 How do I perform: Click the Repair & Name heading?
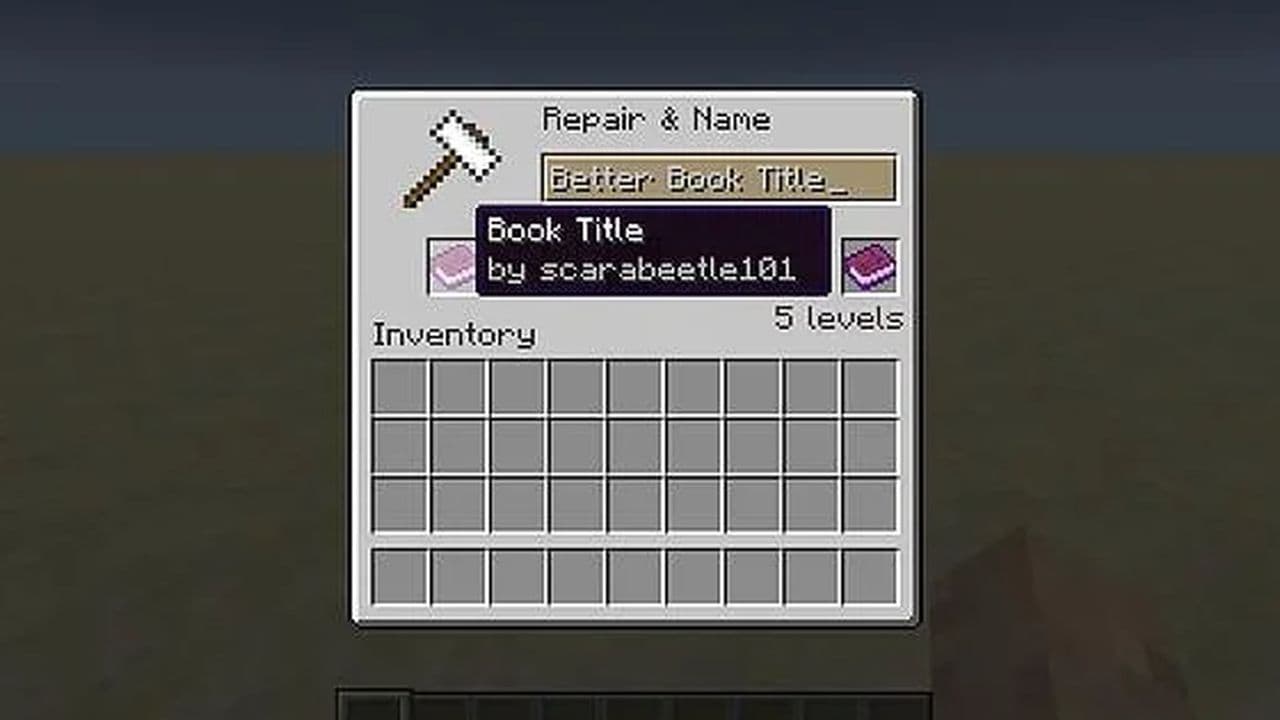coord(657,119)
